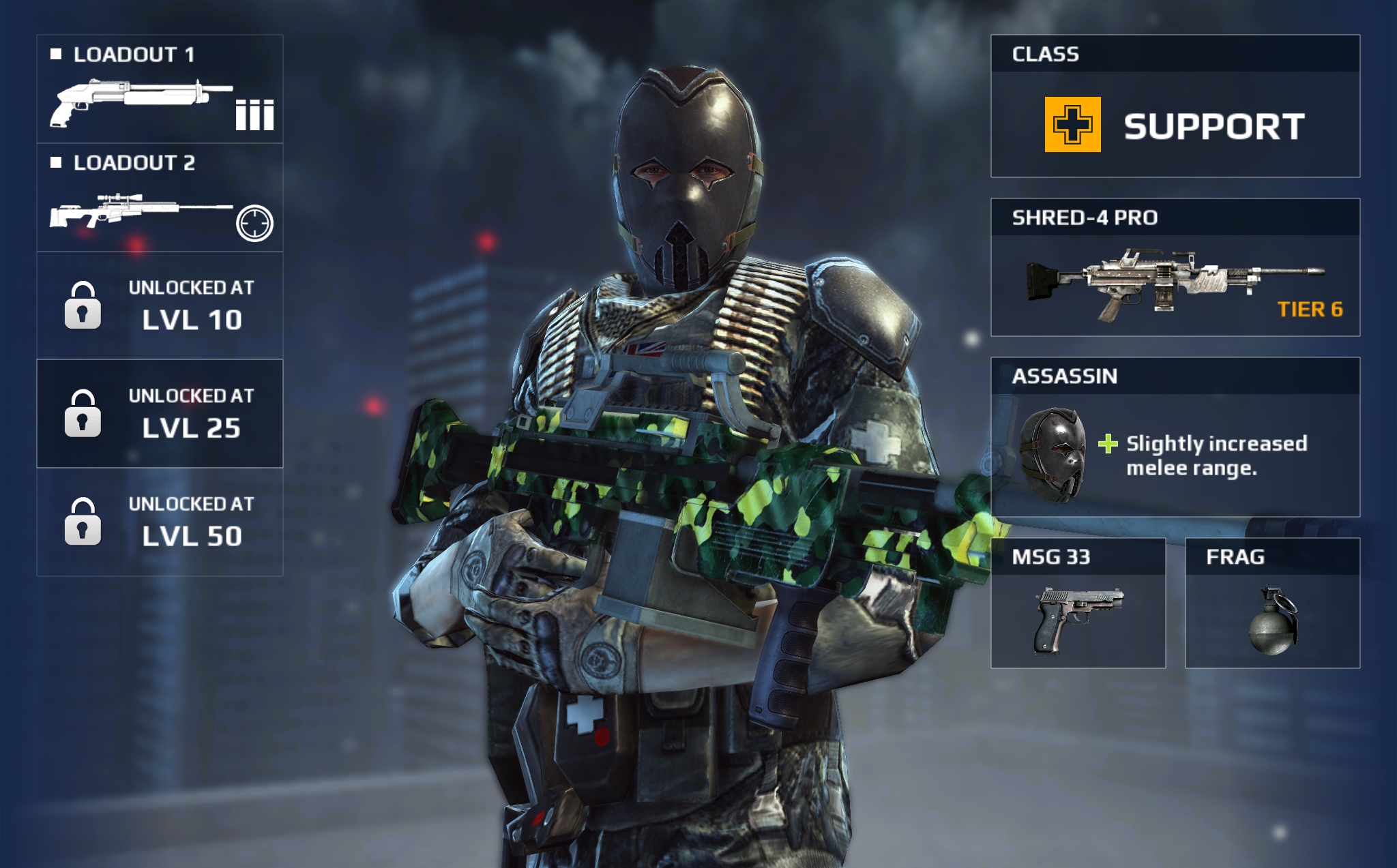Open the Support class panel
1397x868 pixels.
point(1175,106)
